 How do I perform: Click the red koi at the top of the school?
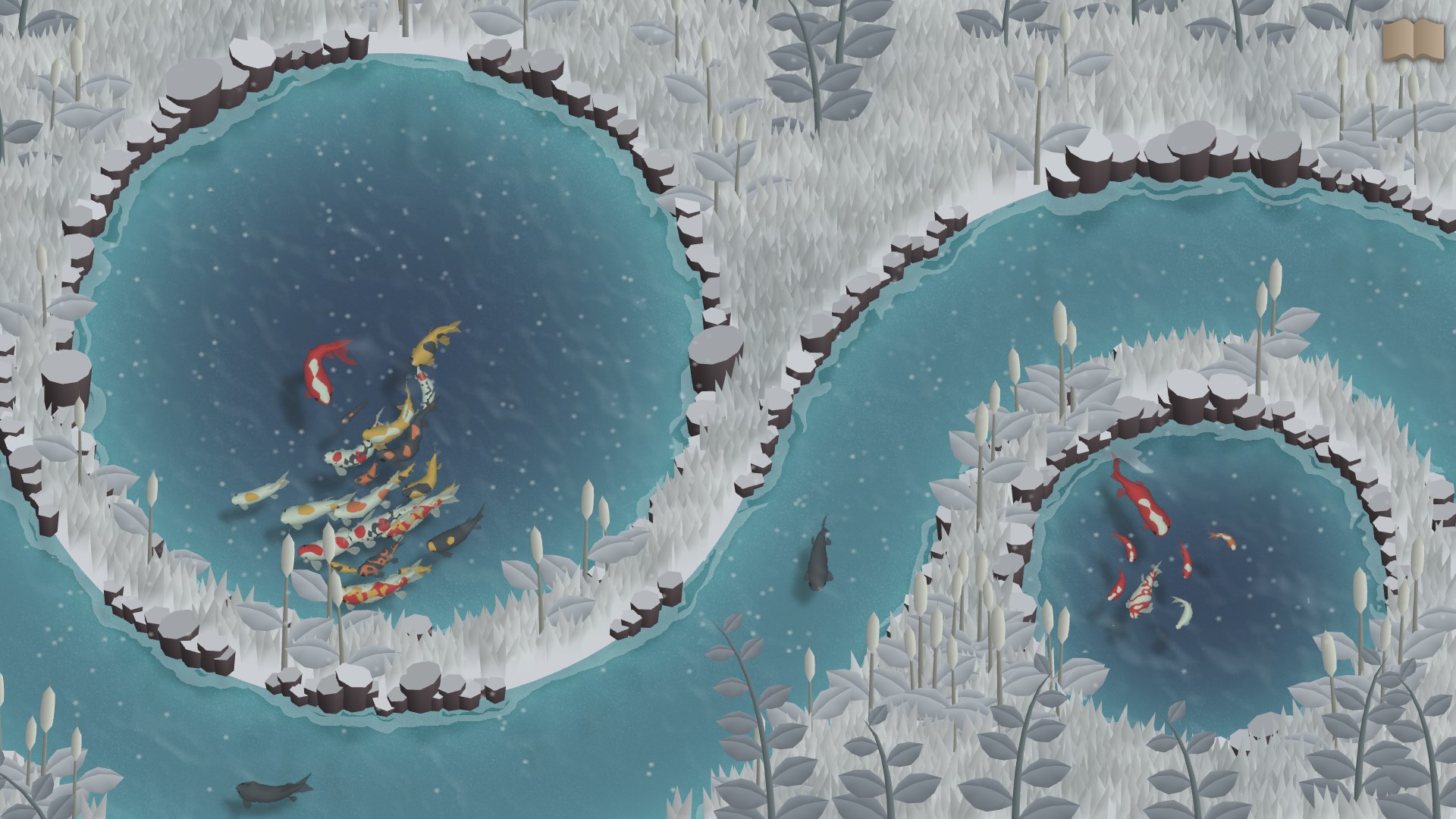pos(320,370)
